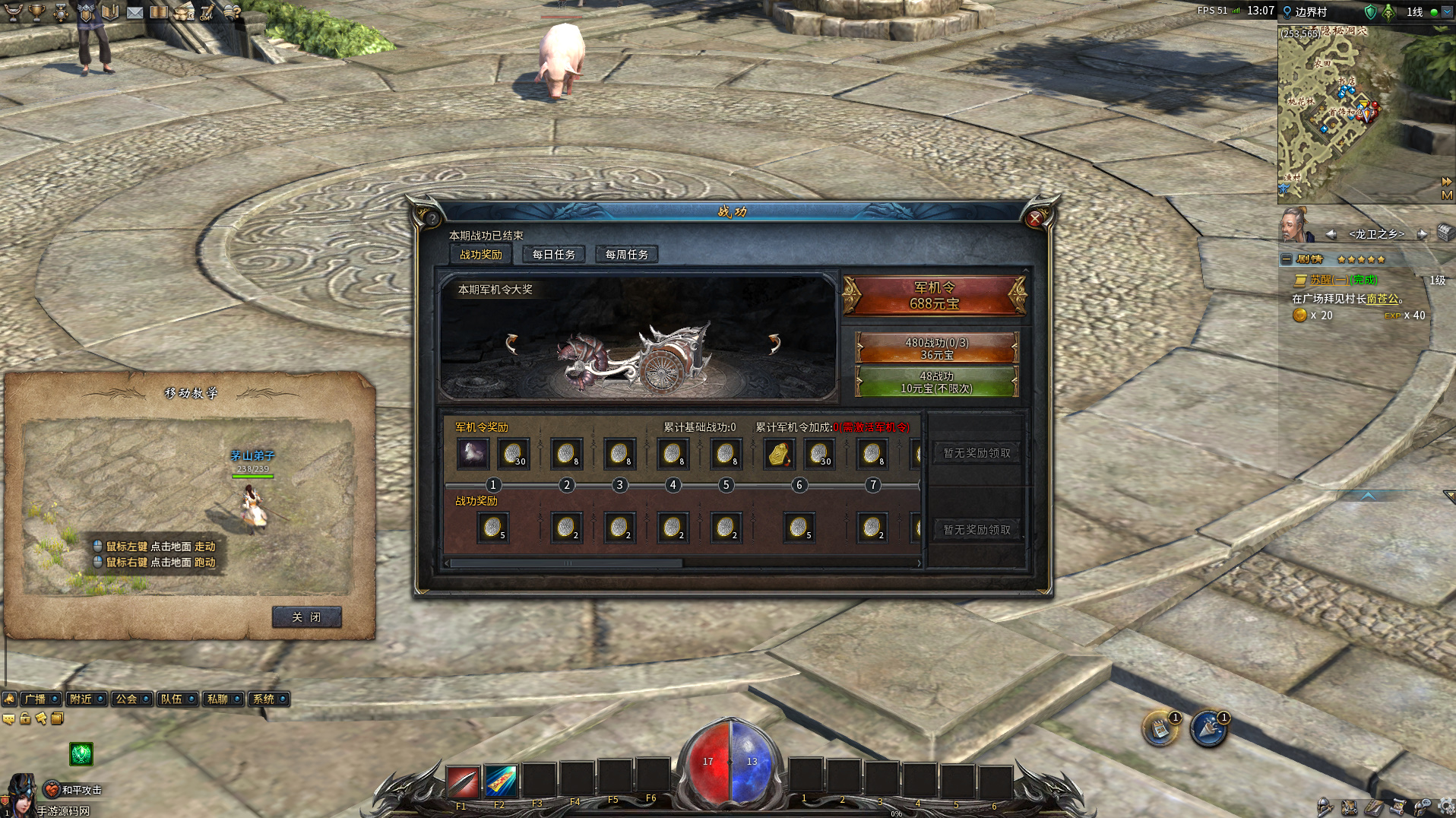Open the mail envelope icon
This screenshot has height=818, width=1456.
pos(135,12)
